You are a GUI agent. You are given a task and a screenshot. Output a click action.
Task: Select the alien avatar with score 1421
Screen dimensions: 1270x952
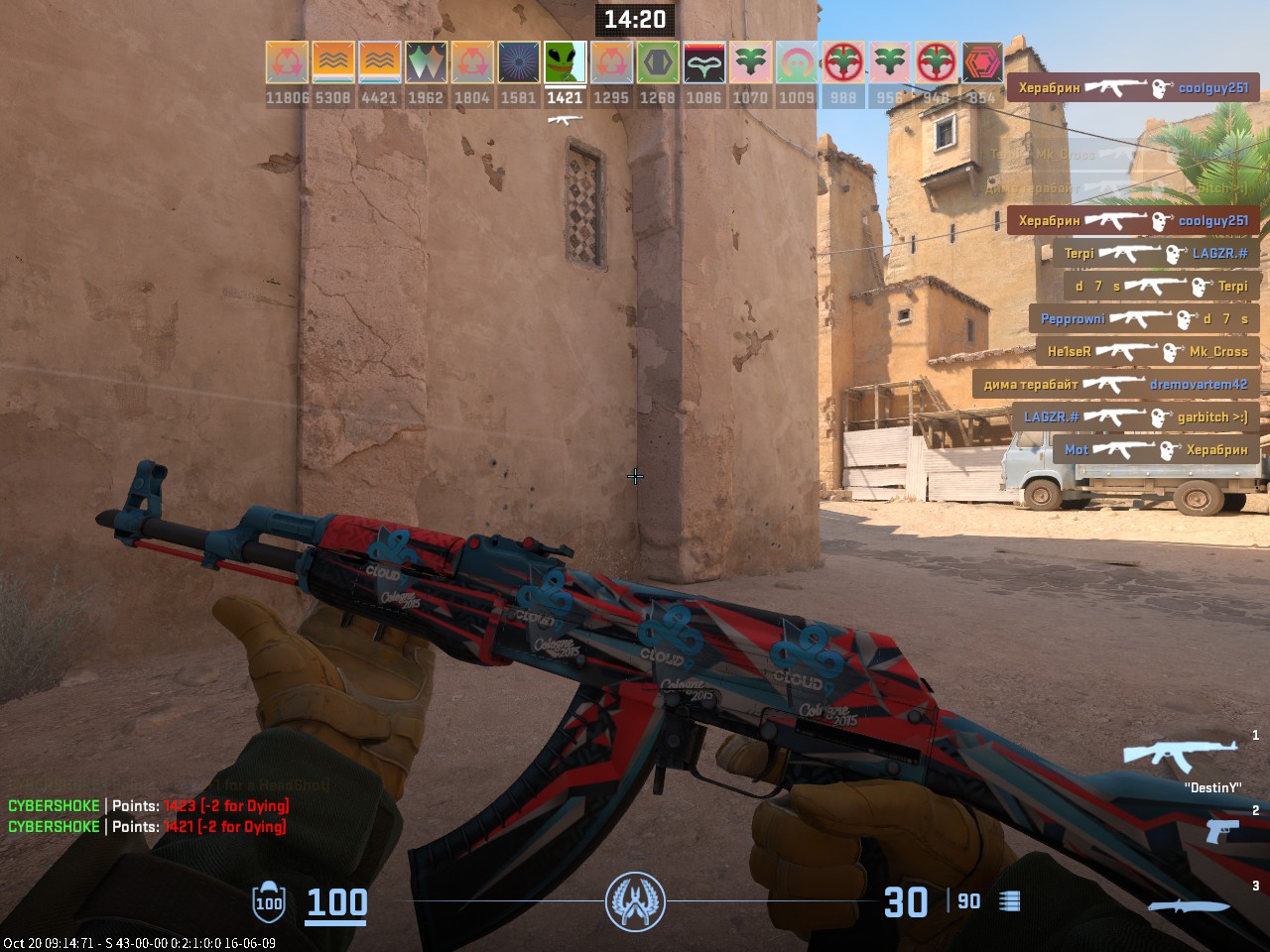point(564,64)
